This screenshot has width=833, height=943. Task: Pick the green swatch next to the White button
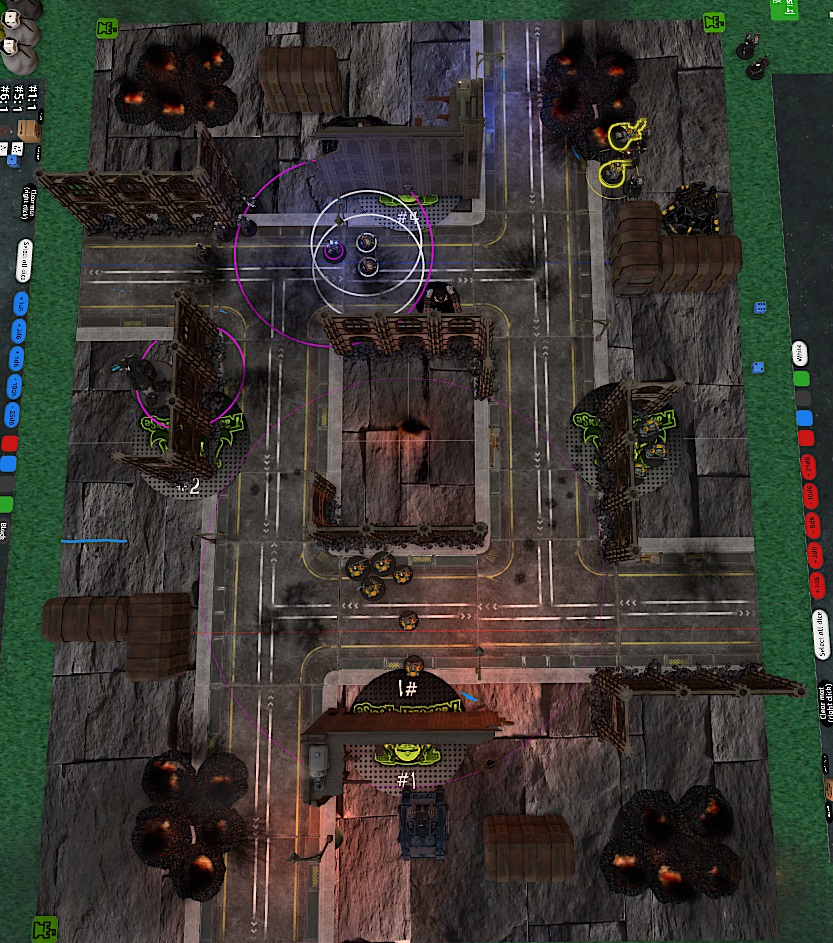800,379
